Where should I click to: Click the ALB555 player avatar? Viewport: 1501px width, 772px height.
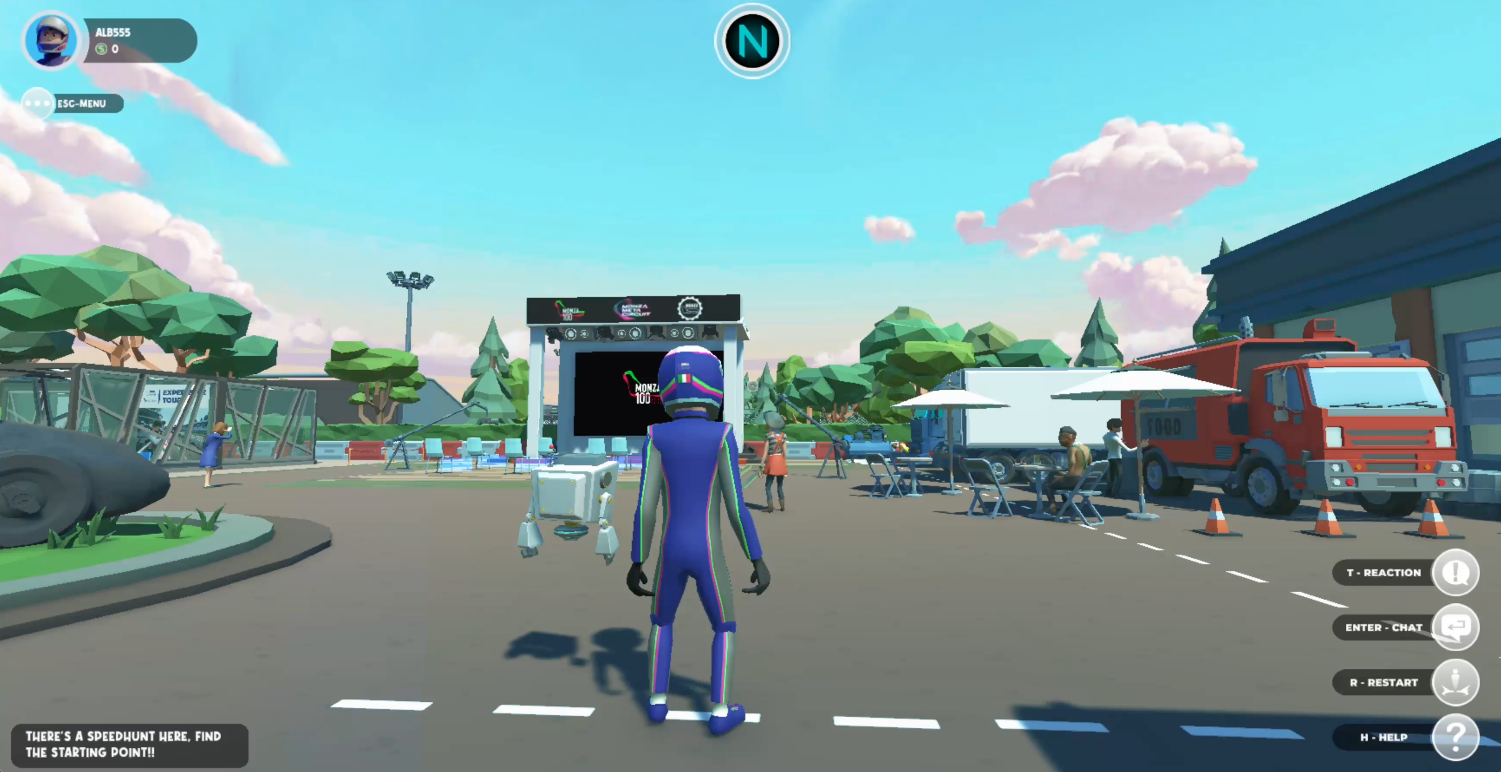pyautogui.click(x=51, y=41)
